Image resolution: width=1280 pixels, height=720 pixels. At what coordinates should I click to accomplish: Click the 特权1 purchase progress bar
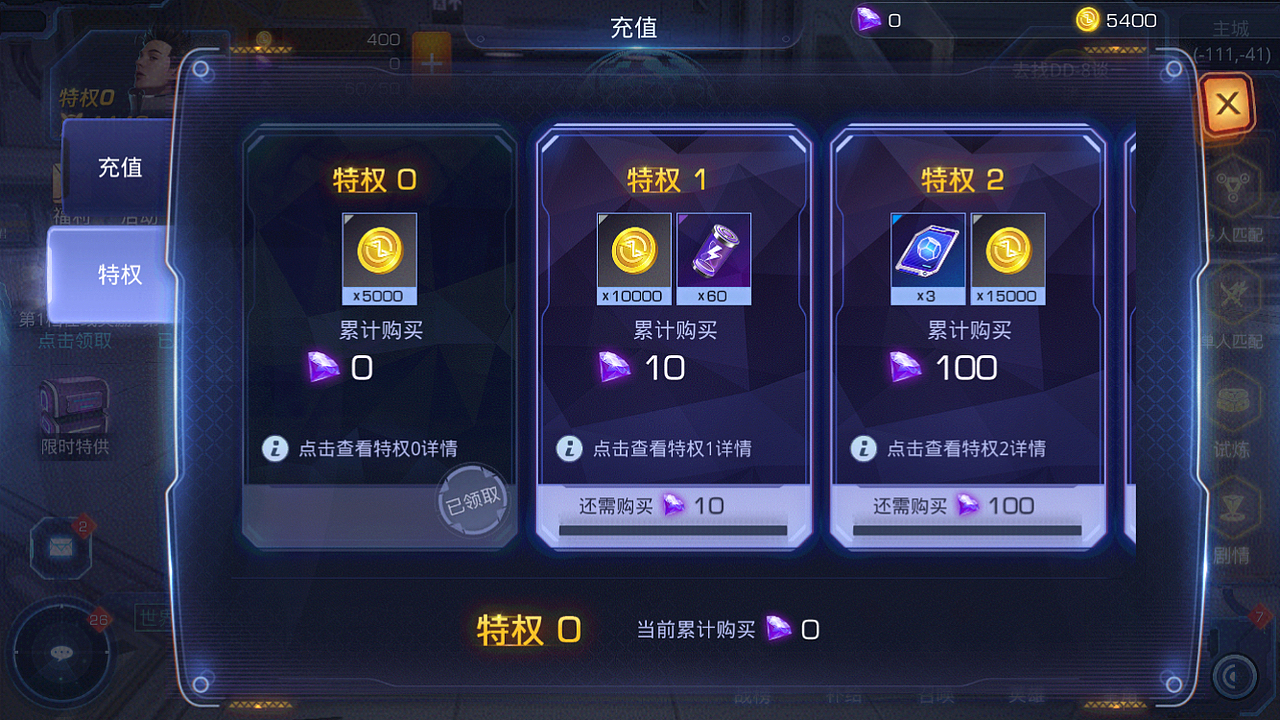673,527
